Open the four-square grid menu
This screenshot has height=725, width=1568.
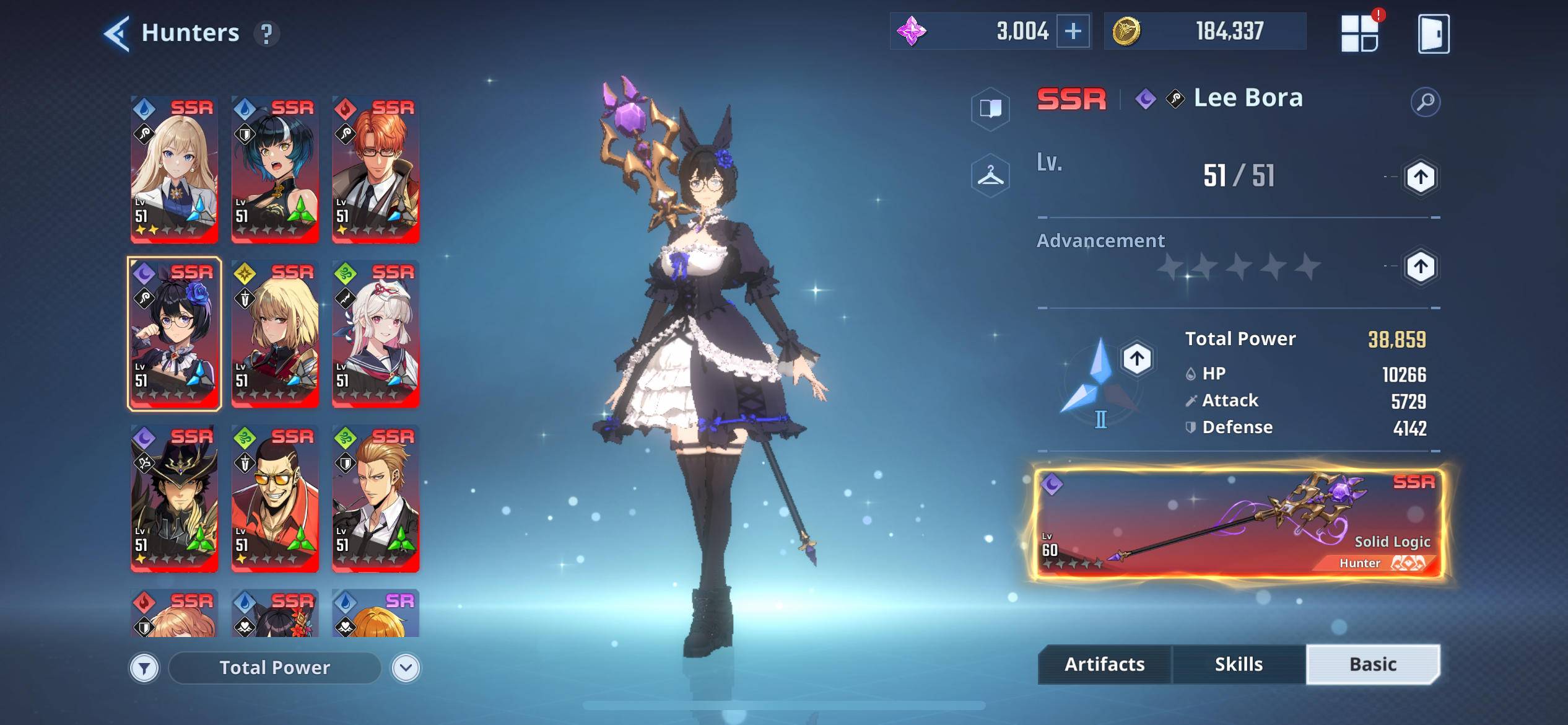click(1359, 33)
